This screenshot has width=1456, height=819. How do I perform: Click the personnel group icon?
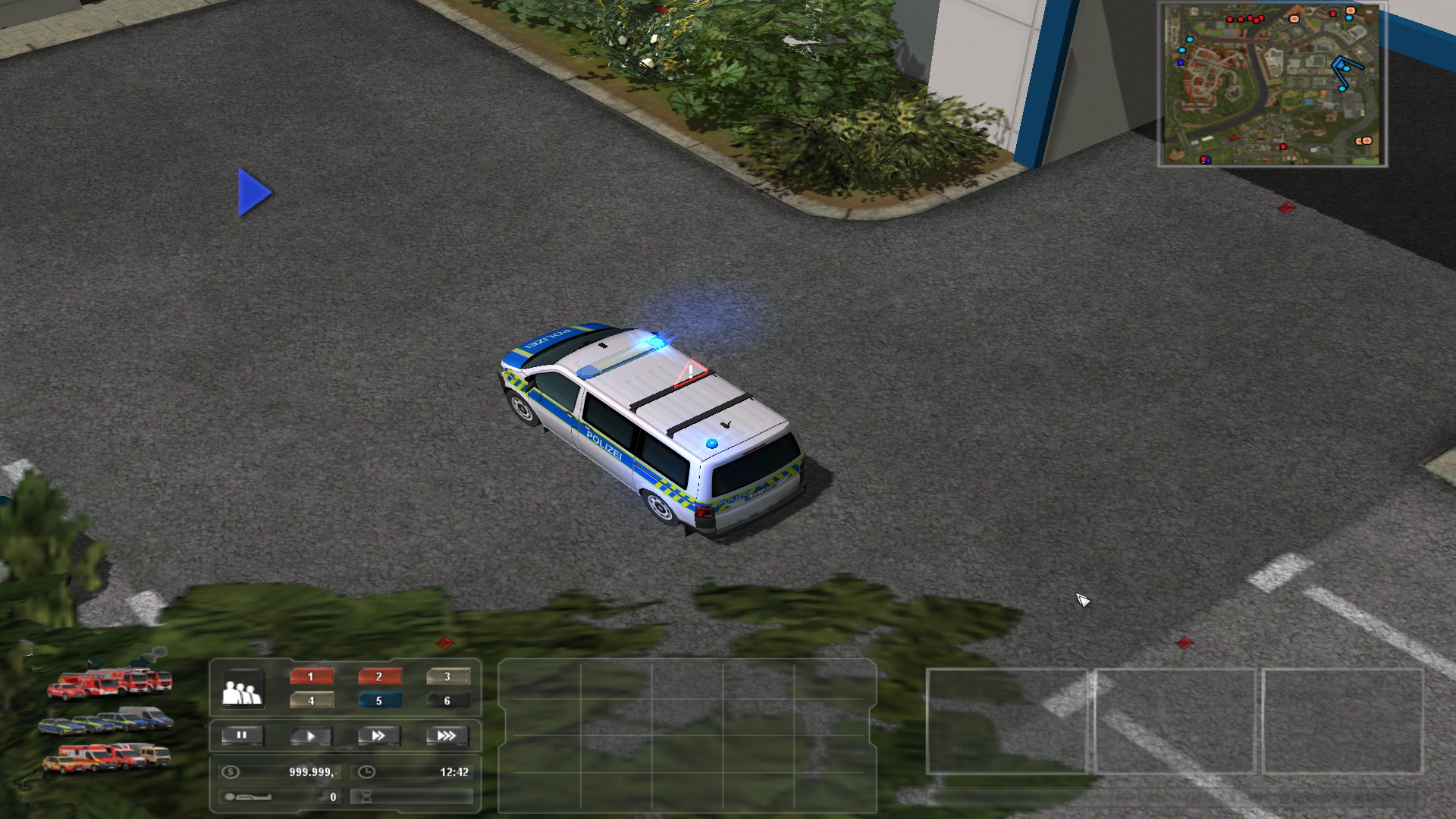click(x=242, y=689)
